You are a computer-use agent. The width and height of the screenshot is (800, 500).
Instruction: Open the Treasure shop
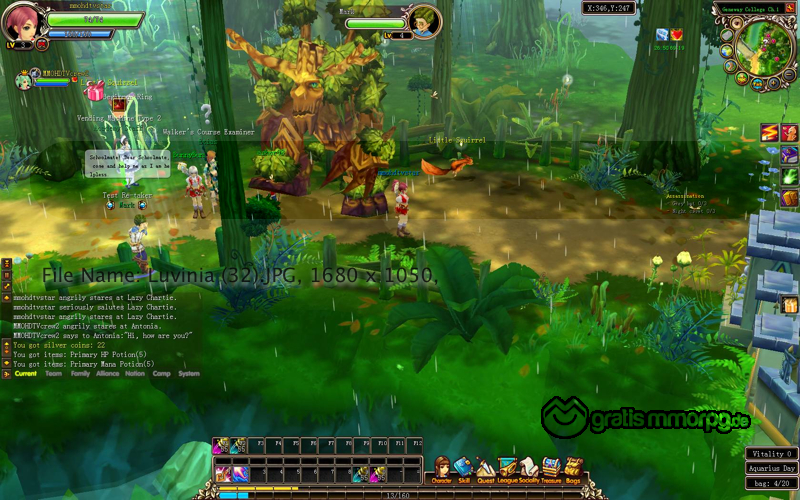click(551, 470)
